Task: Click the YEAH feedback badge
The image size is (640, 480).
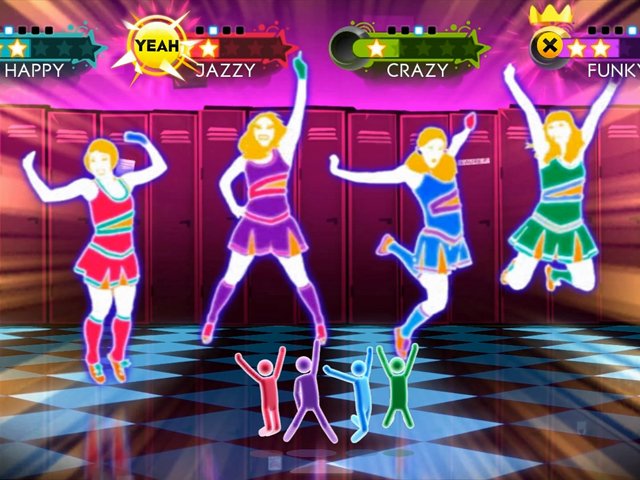Action: 157,45
